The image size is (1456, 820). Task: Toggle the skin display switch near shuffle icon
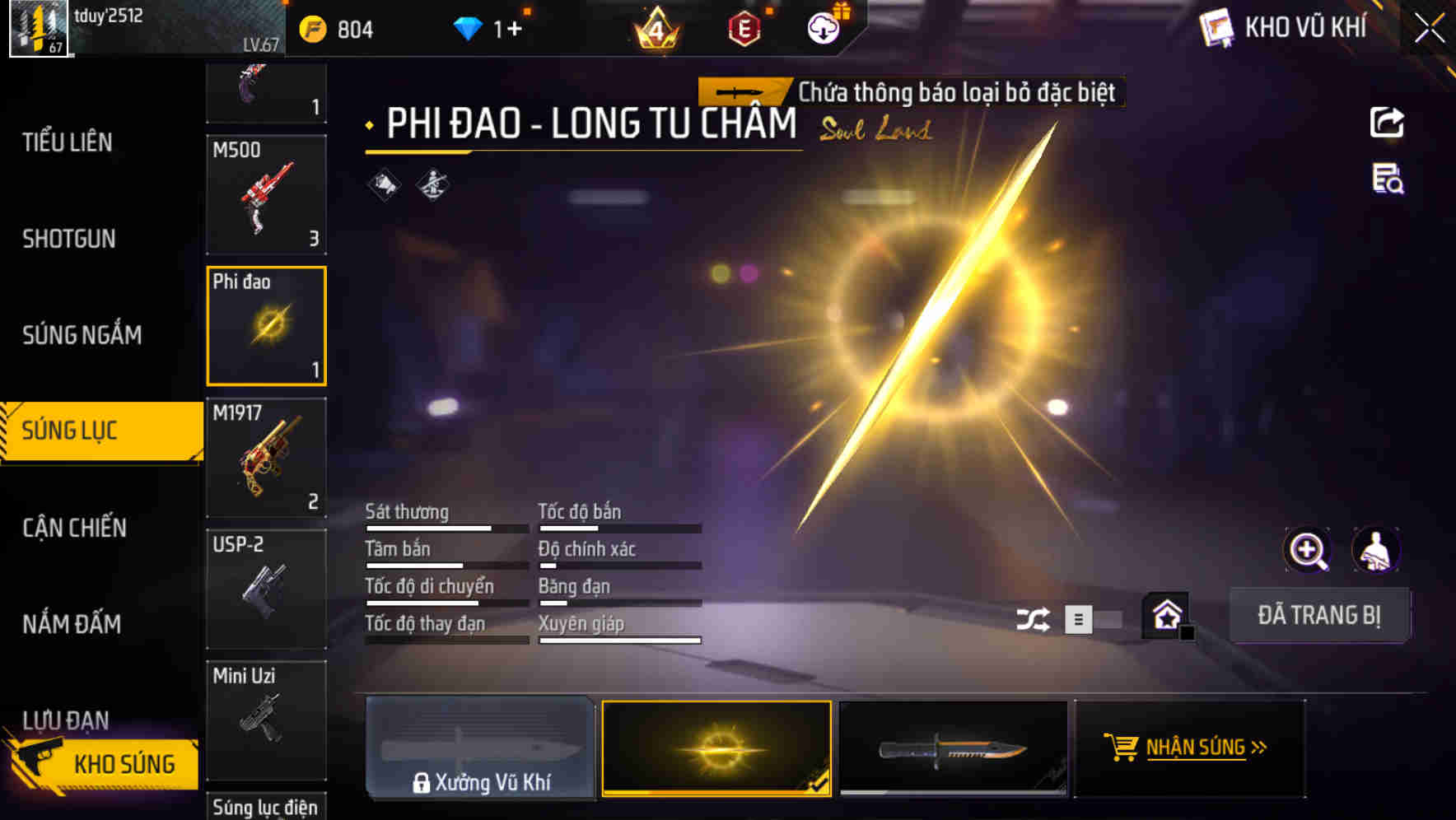(x=1091, y=619)
